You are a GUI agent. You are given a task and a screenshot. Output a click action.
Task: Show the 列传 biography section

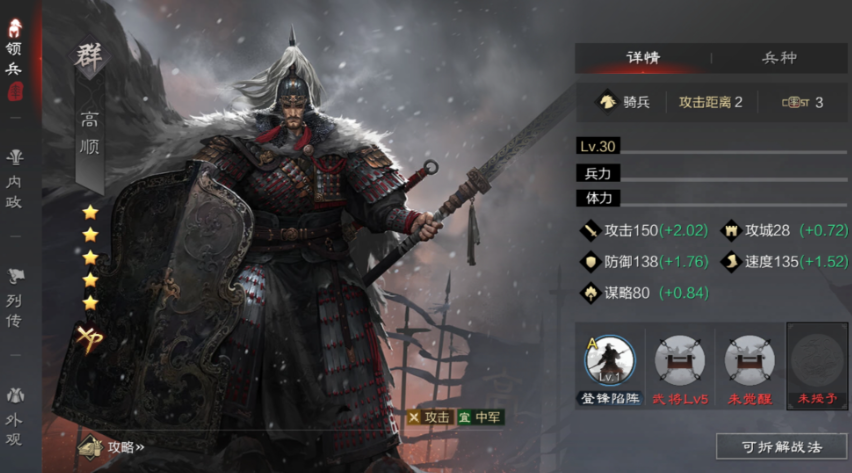pyautogui.click(x=15, y=298)
